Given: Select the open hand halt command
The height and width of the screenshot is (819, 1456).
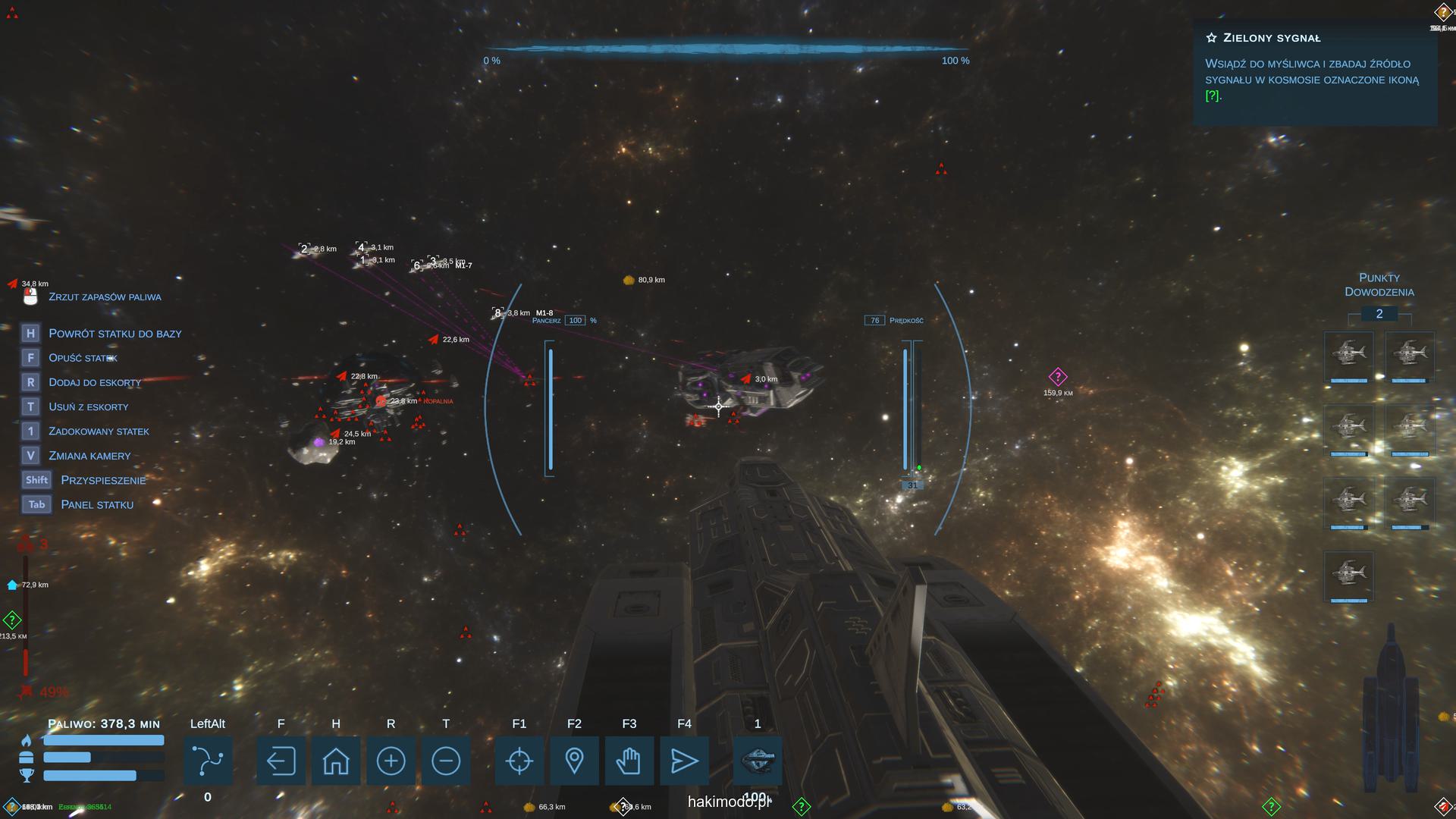Looking at the screenshot, I should [x=629, y=761].
